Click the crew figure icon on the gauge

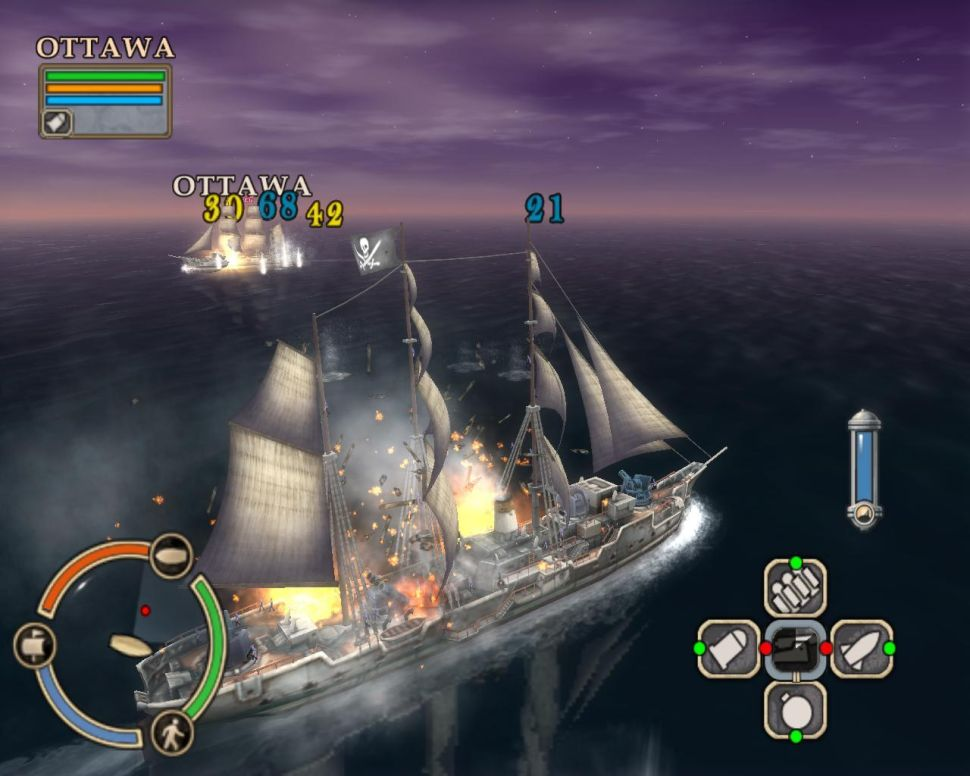172,735
